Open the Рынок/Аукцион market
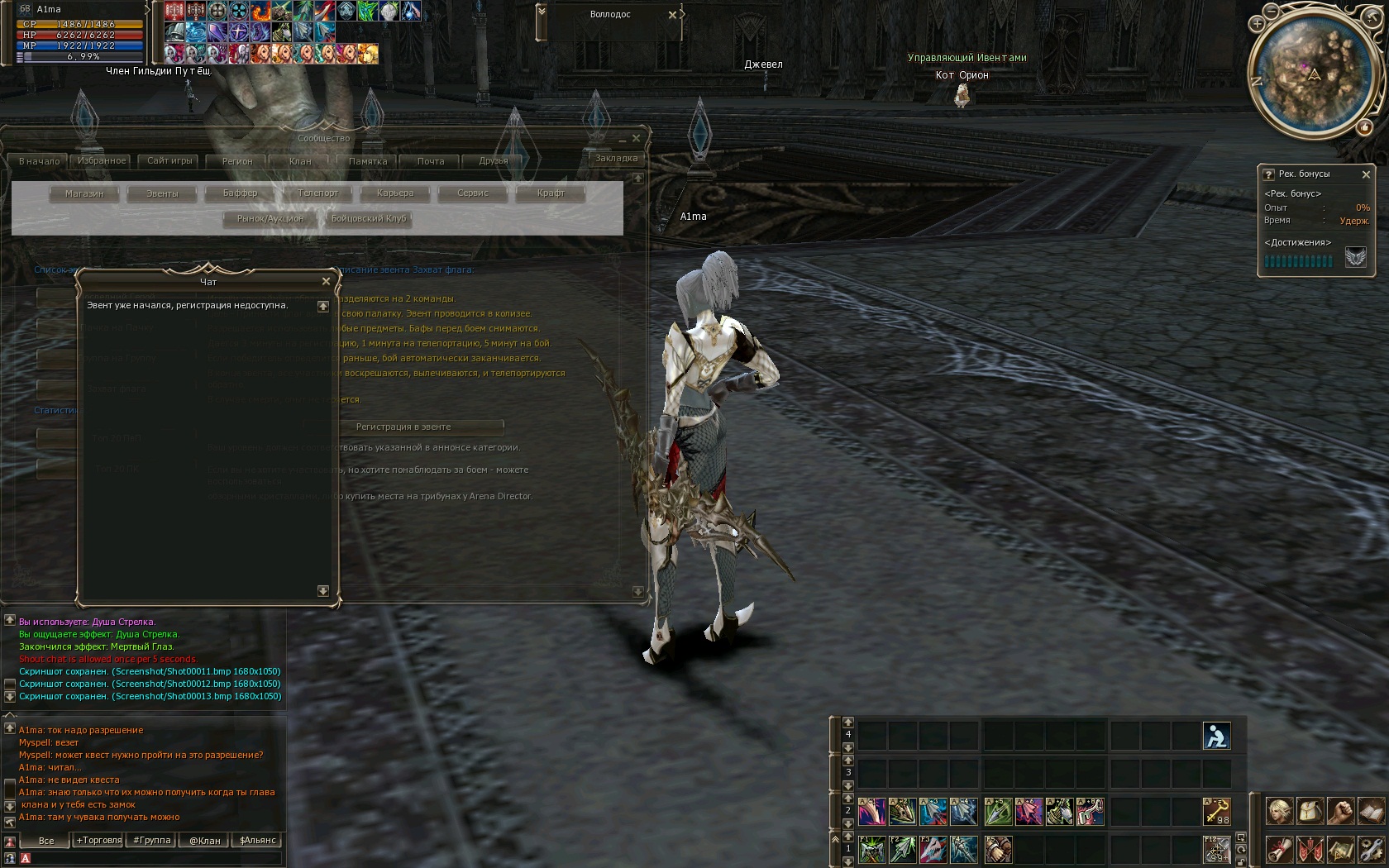This screenshot has width=1389, height=868. coord(270,219)
